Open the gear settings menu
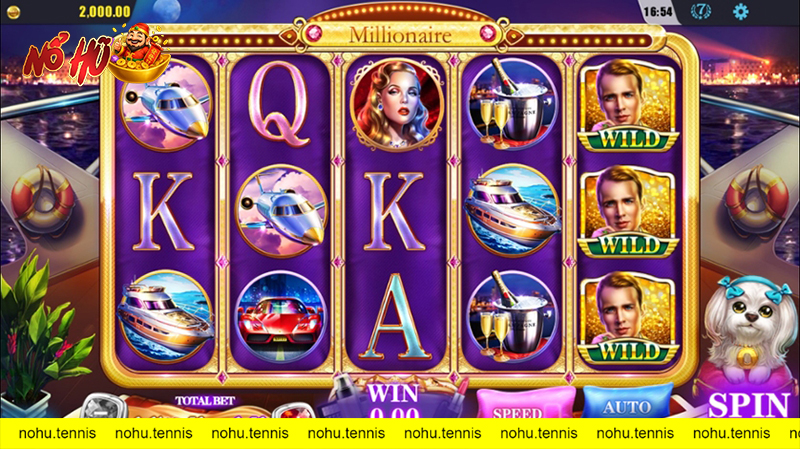 coord(741,12)
